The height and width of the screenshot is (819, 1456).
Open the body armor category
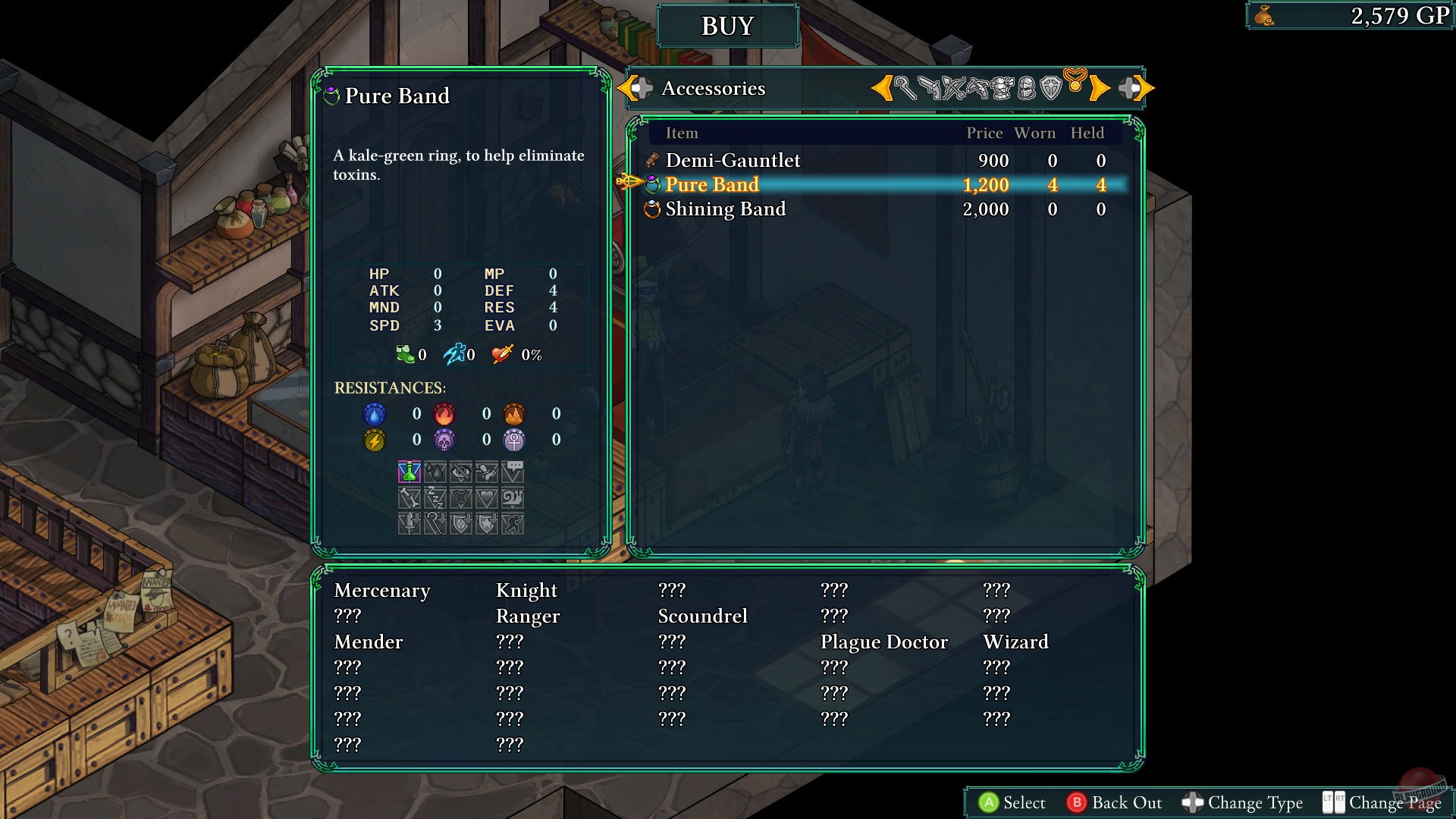(x=1004, y=87)
